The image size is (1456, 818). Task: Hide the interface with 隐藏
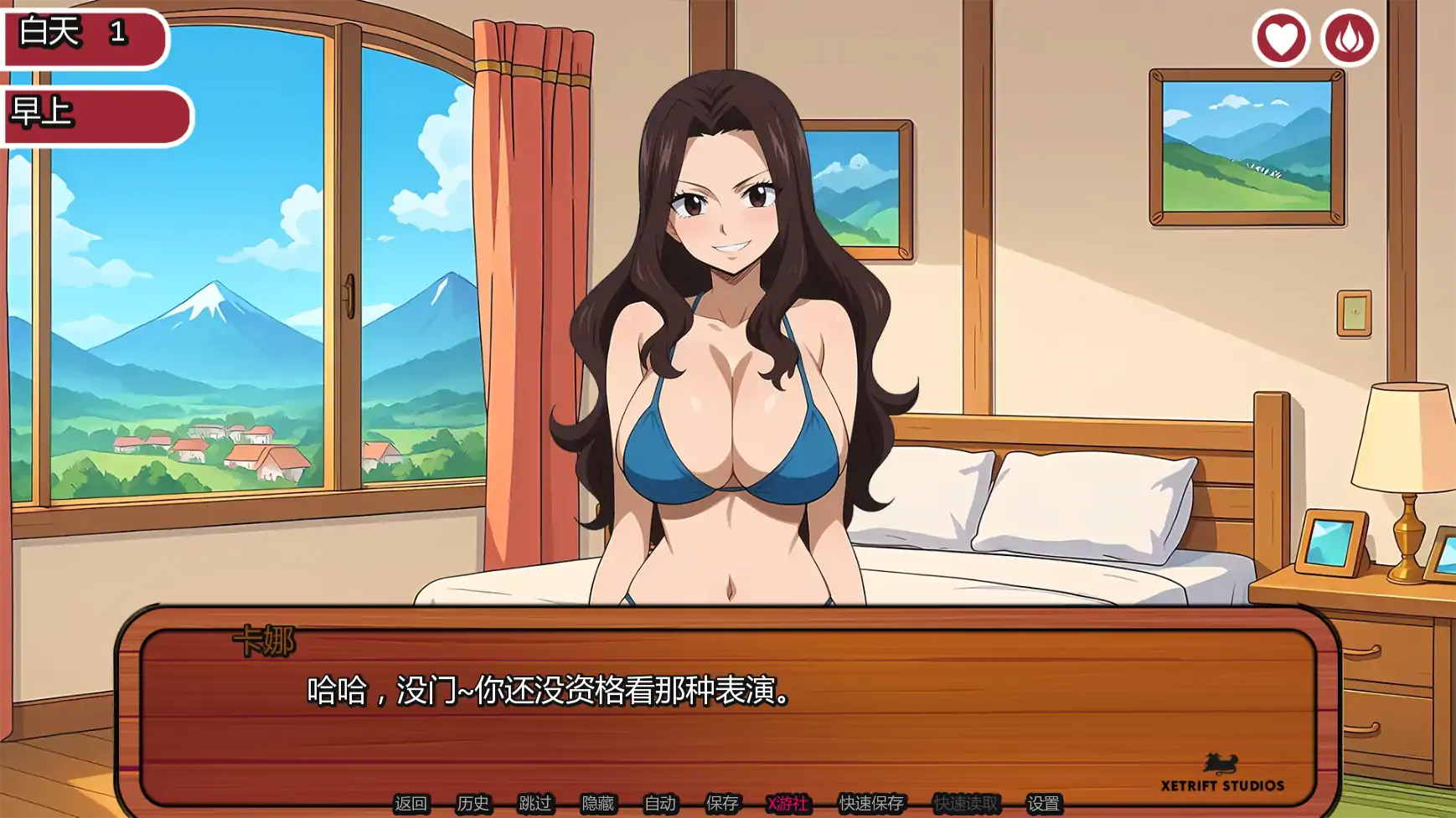point(598,802)
